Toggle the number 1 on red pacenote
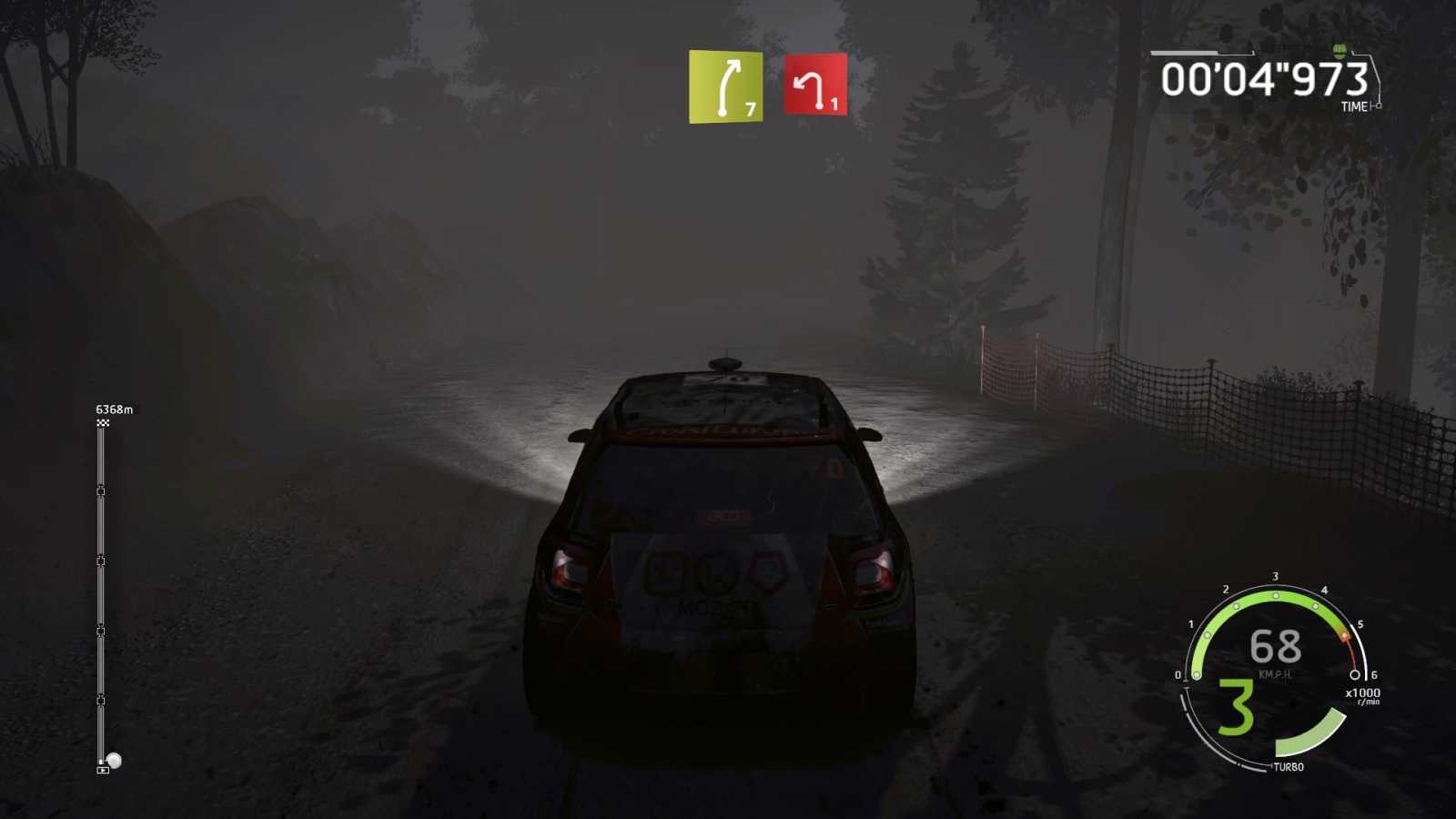This screenshot has width=1456, height=819. [834, 105]
